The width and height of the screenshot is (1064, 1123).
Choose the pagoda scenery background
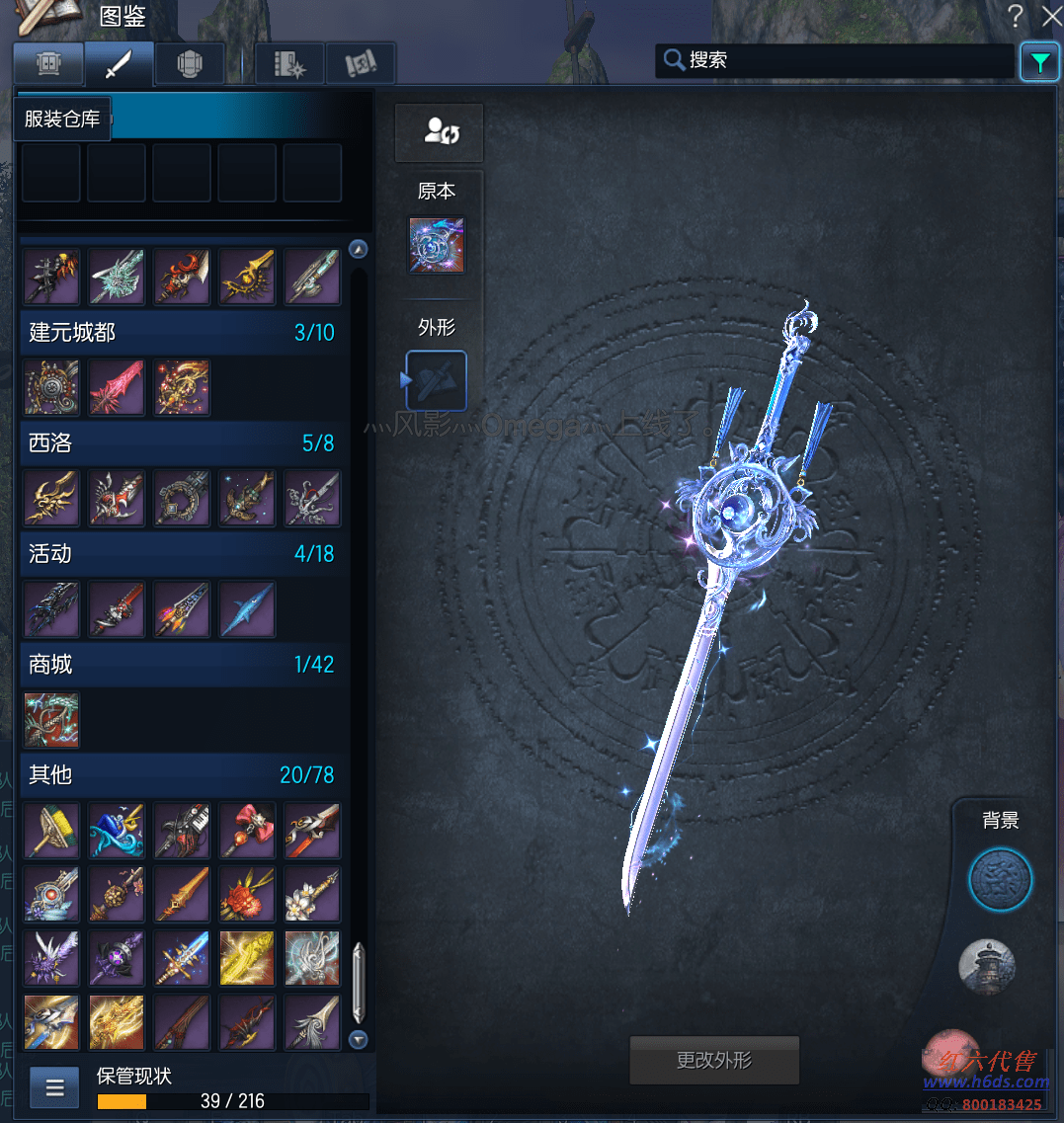tap(987, 965)
